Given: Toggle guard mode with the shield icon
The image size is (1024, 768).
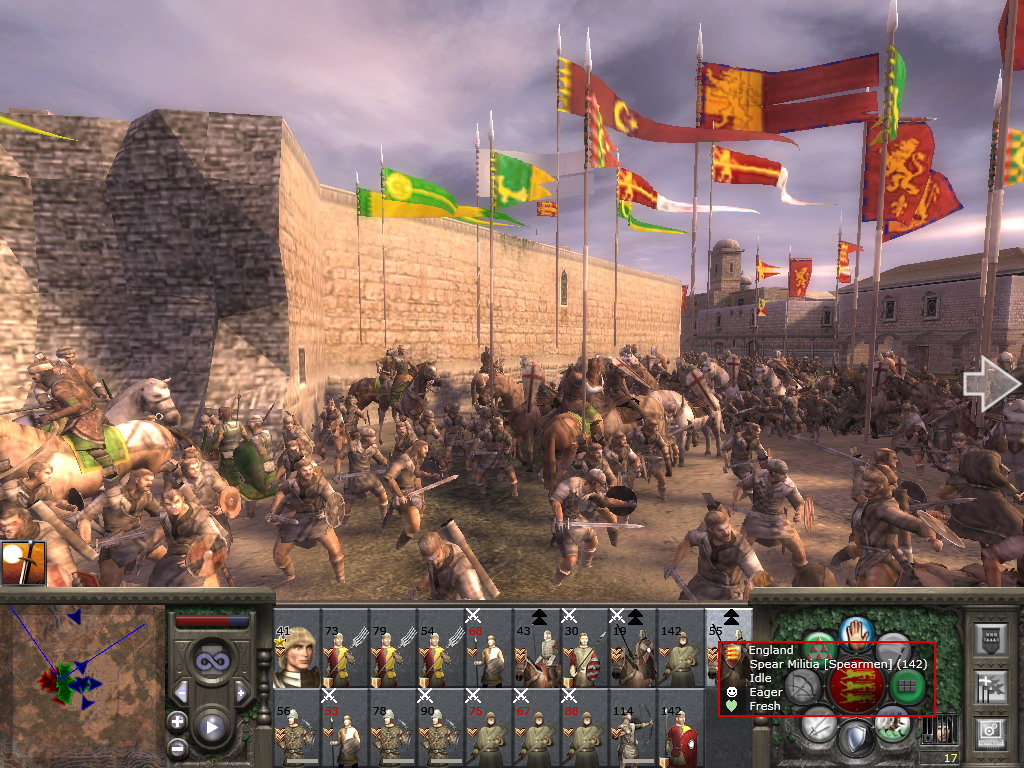Looking at the screenshot, I should pos(855,739).
